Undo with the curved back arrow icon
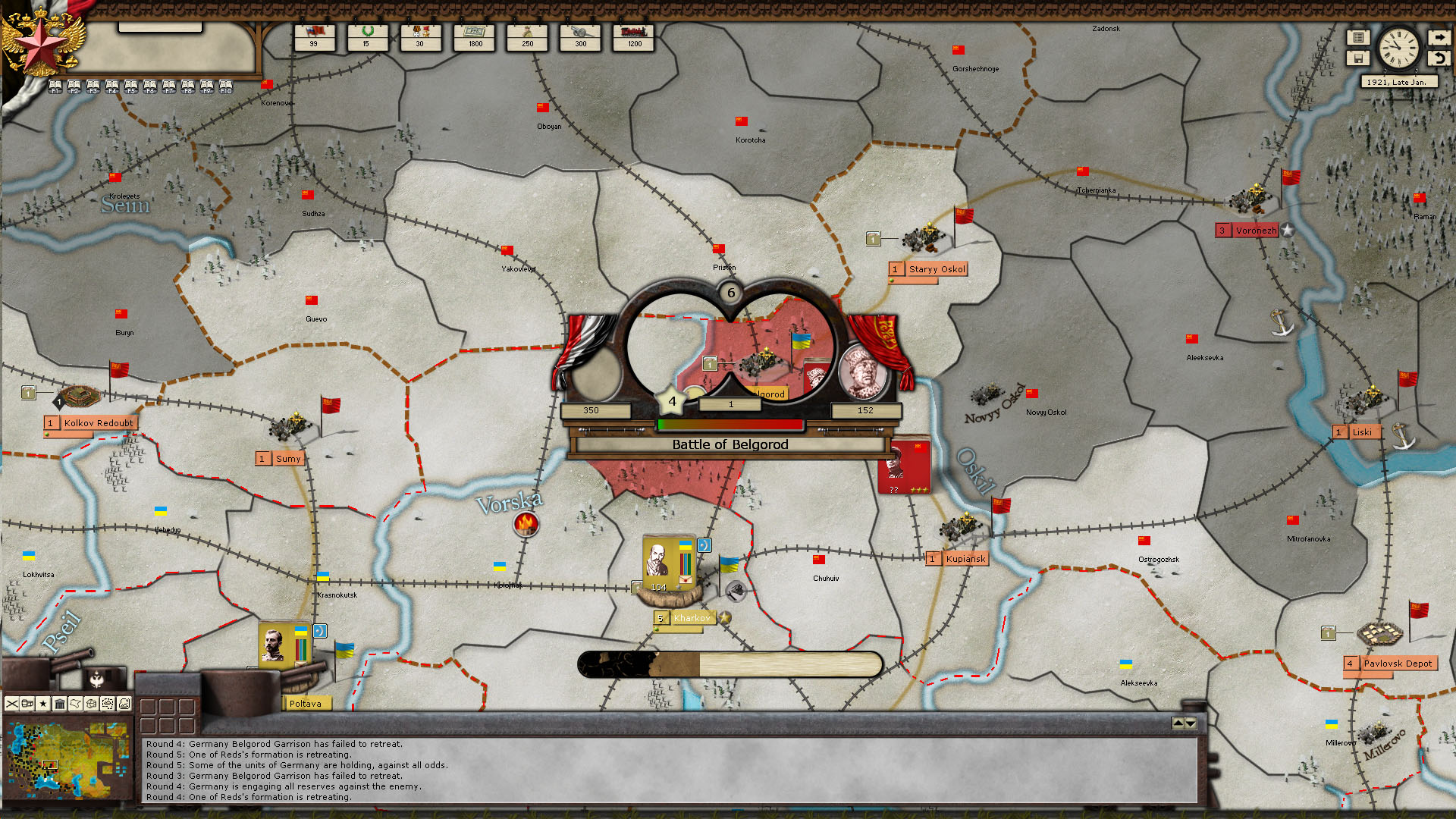The height and width of the screenshot is (819, 1456). pos(1439,58)
